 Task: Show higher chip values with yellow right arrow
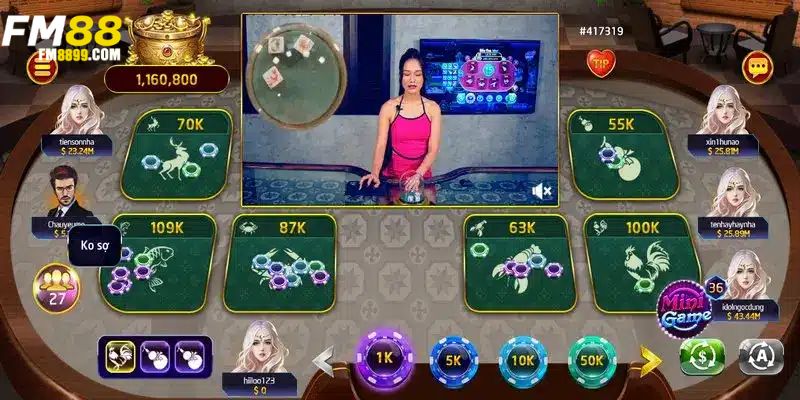[x=651, y=358]
